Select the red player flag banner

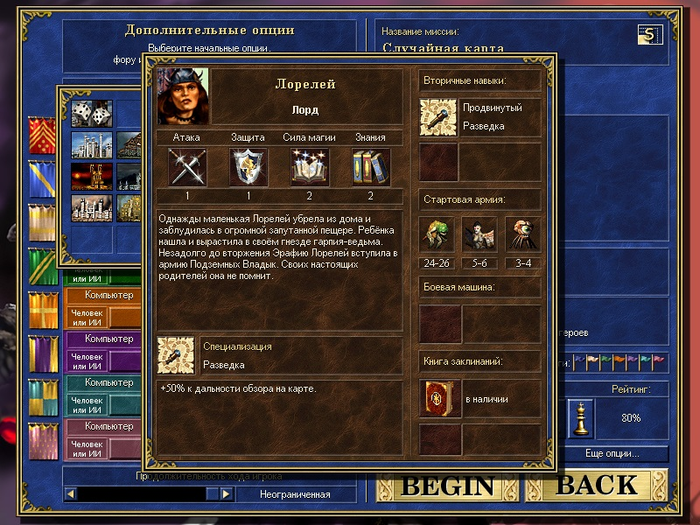pyautogui.click(x=42, y=134)
